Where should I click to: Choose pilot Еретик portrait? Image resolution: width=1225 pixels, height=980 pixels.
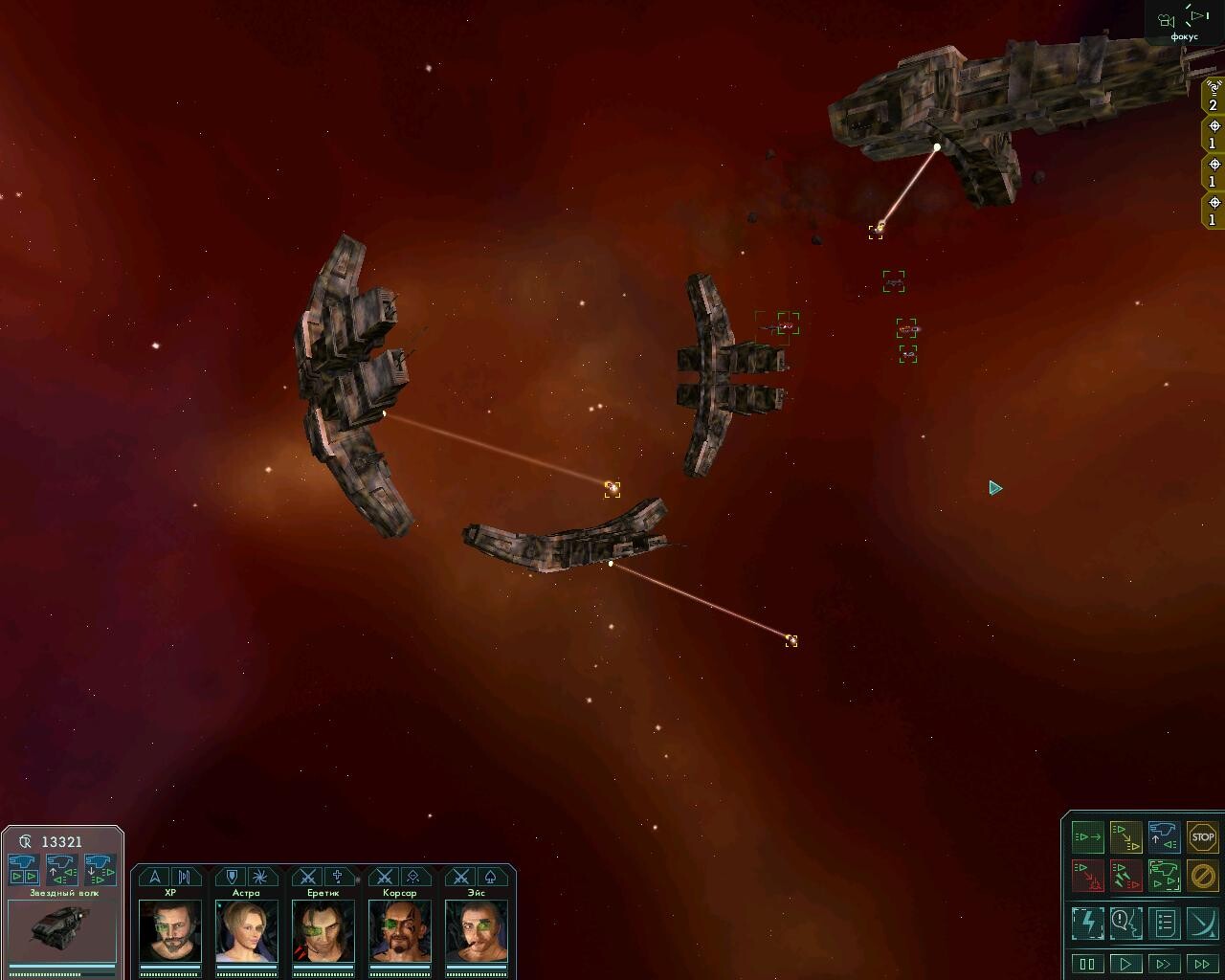pos(323,930)
